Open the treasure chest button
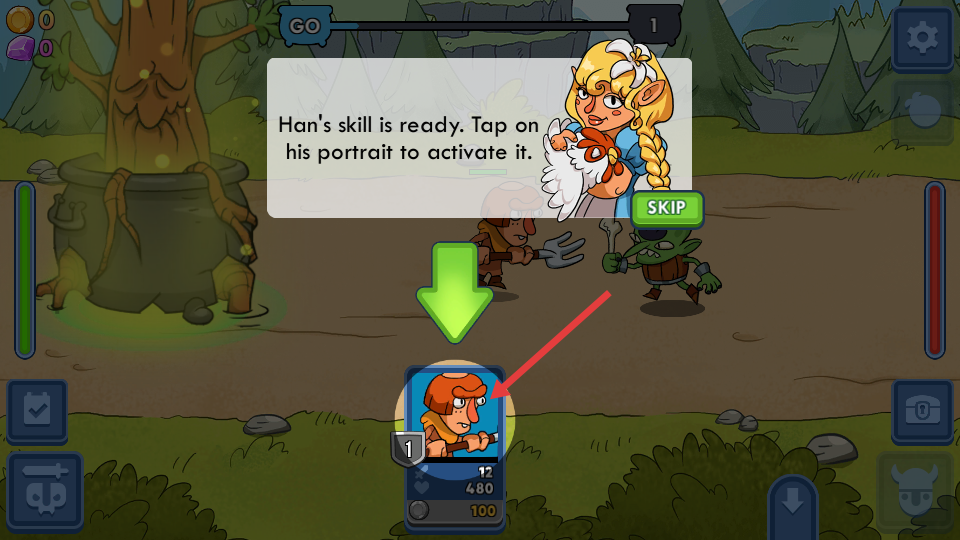Screen dimensions: 960x540 tap(922, 410)
